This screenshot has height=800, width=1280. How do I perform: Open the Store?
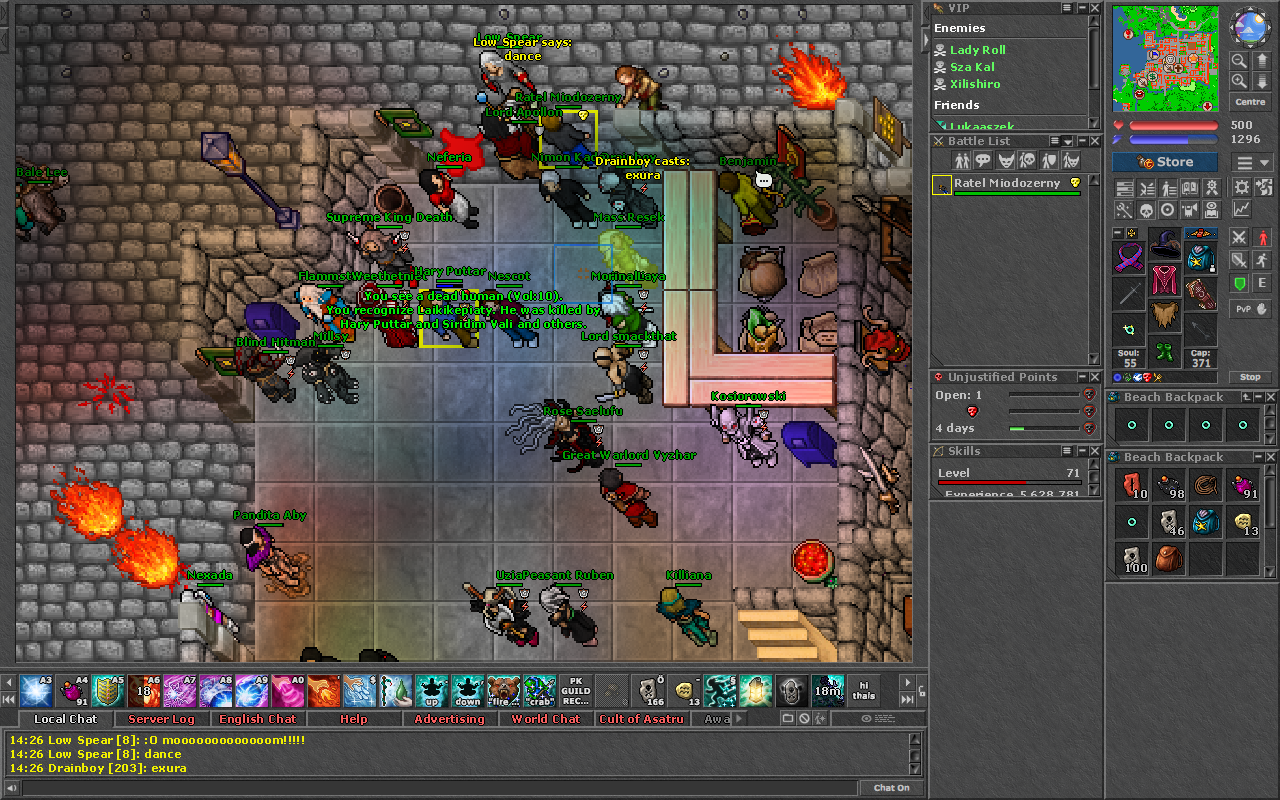coord(1165,162)
